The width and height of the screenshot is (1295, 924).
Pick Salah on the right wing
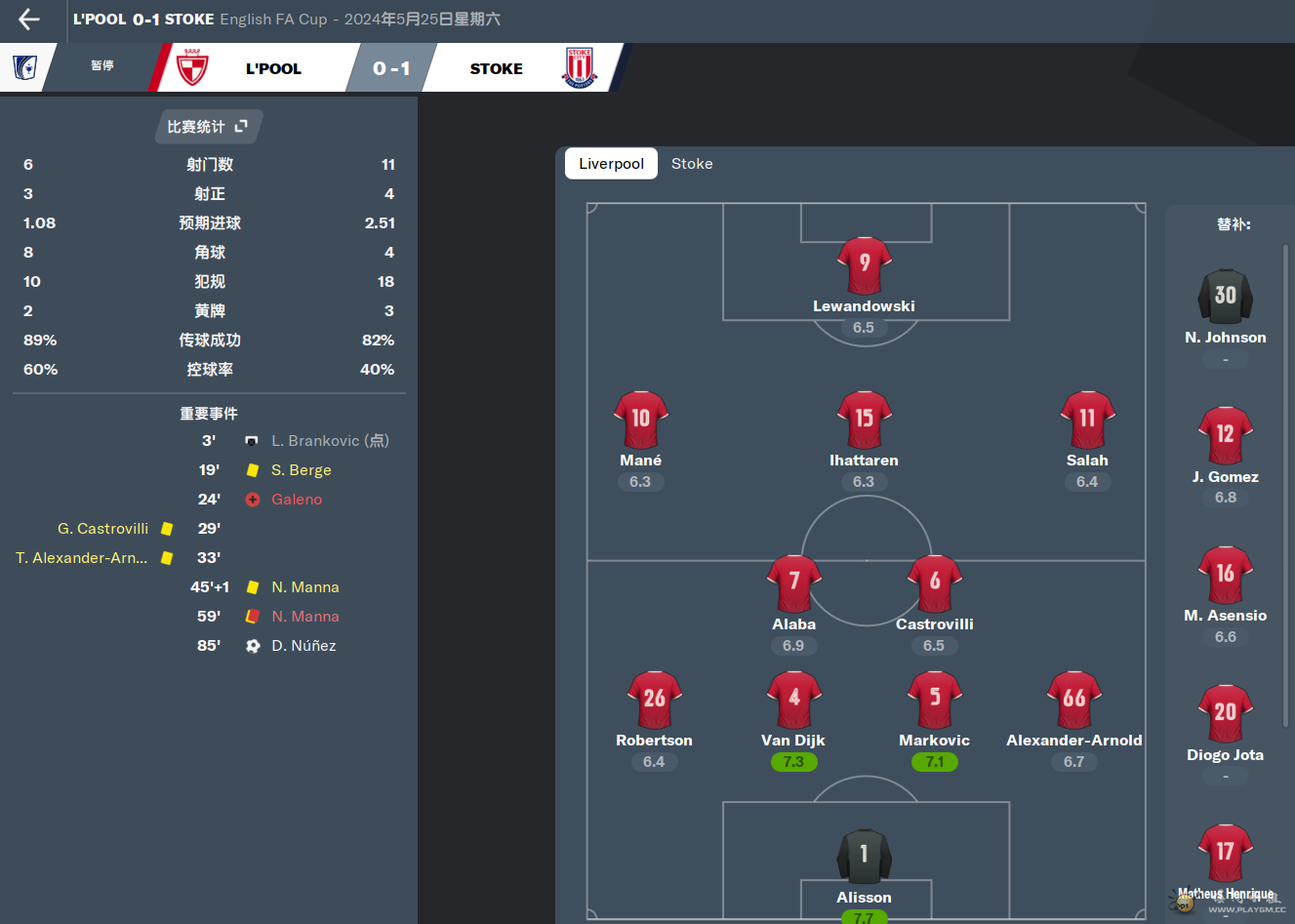tap(1087, 420)
